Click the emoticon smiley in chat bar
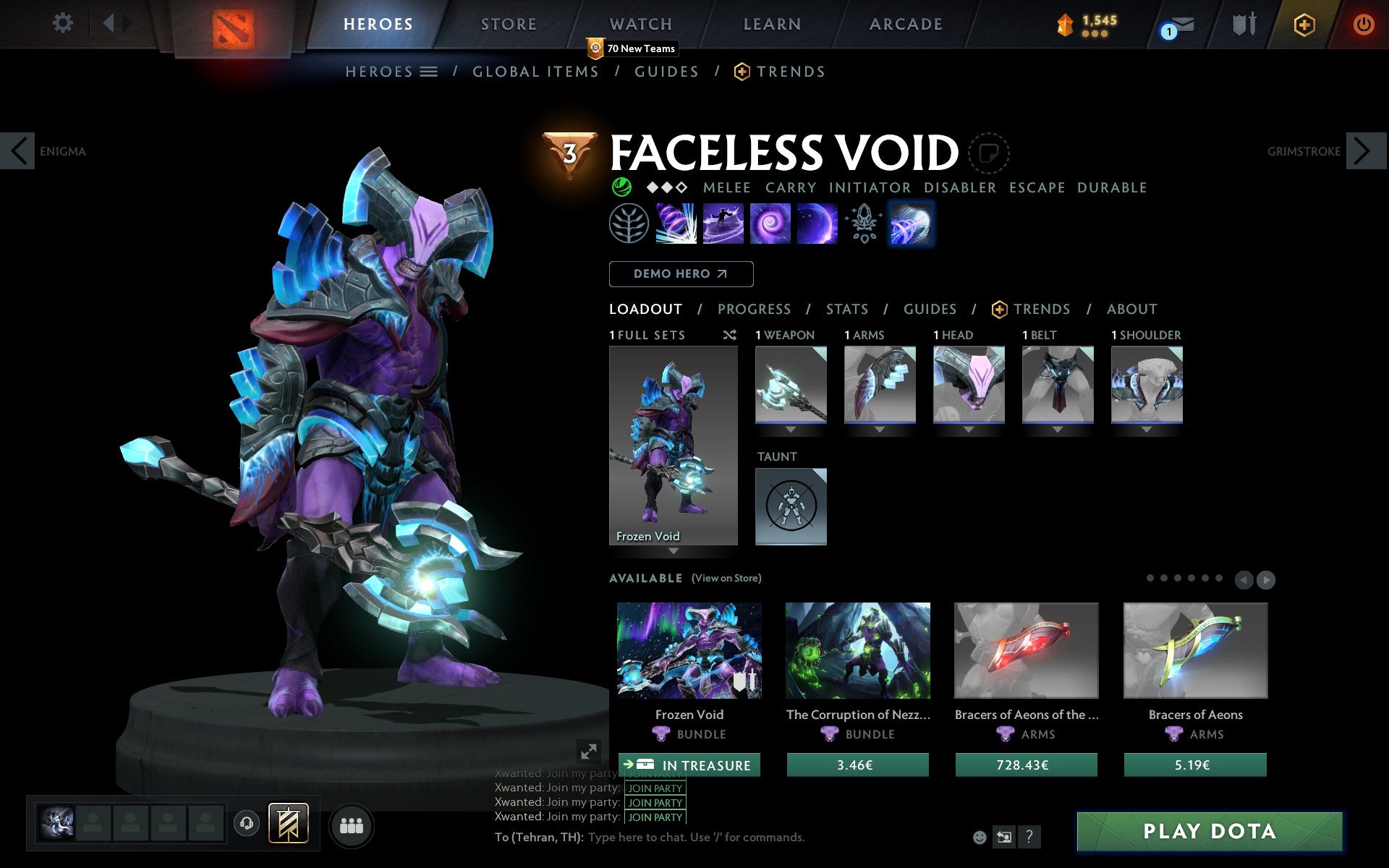This screenshot has width=1389, height=868. (980, 836)
